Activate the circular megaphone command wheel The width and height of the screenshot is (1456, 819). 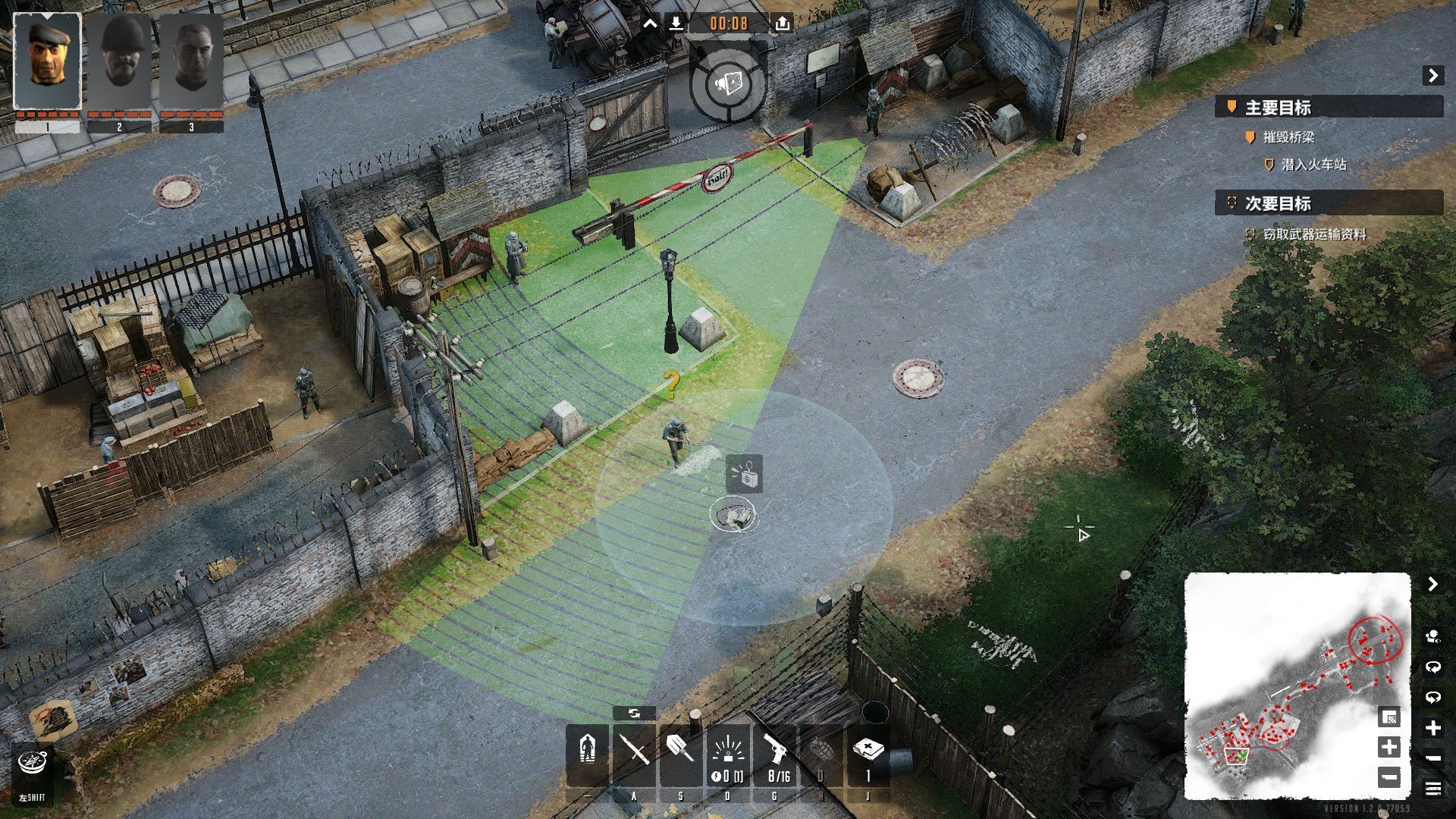728,83
